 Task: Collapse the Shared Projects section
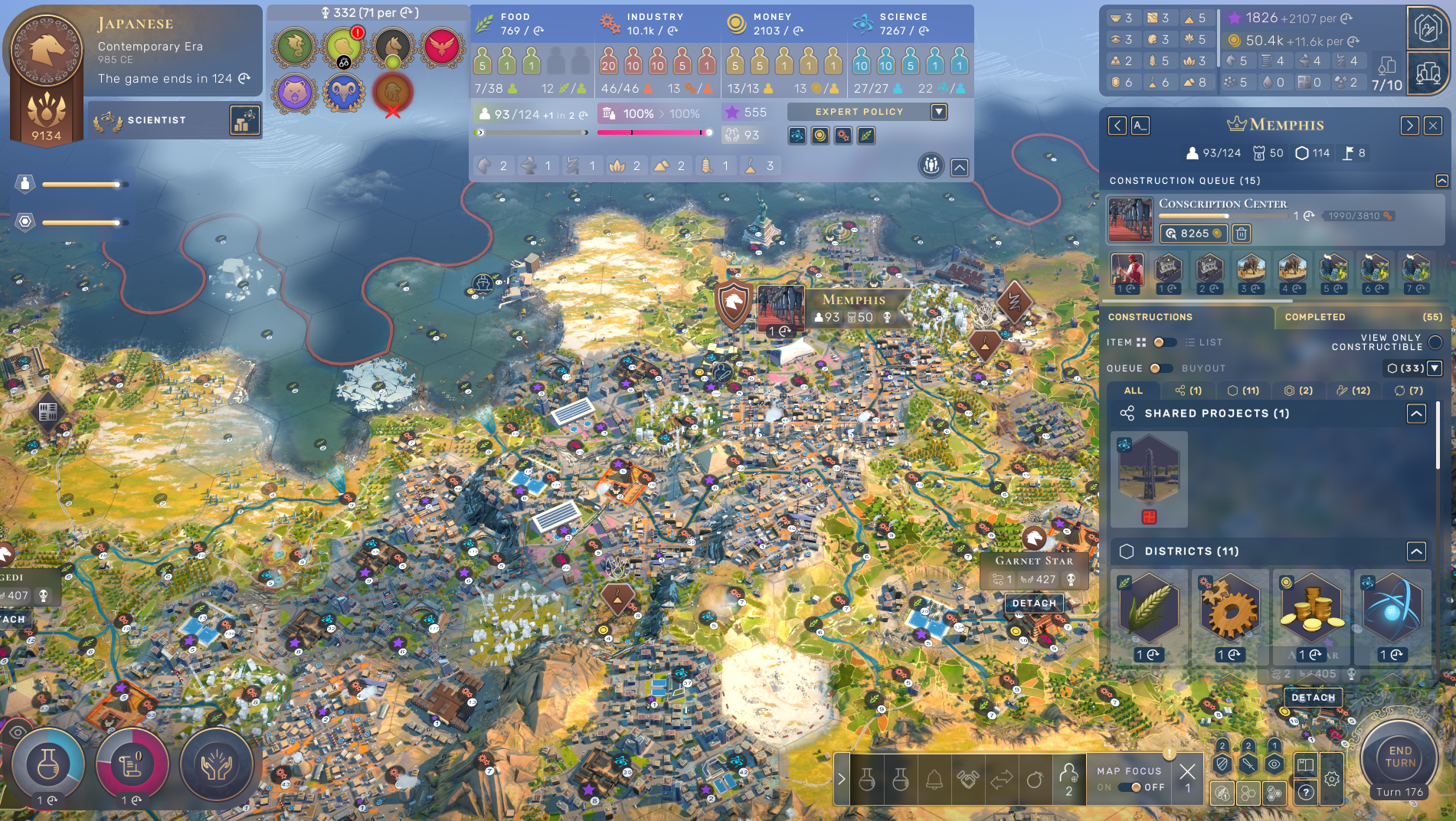coord(1416,414)
